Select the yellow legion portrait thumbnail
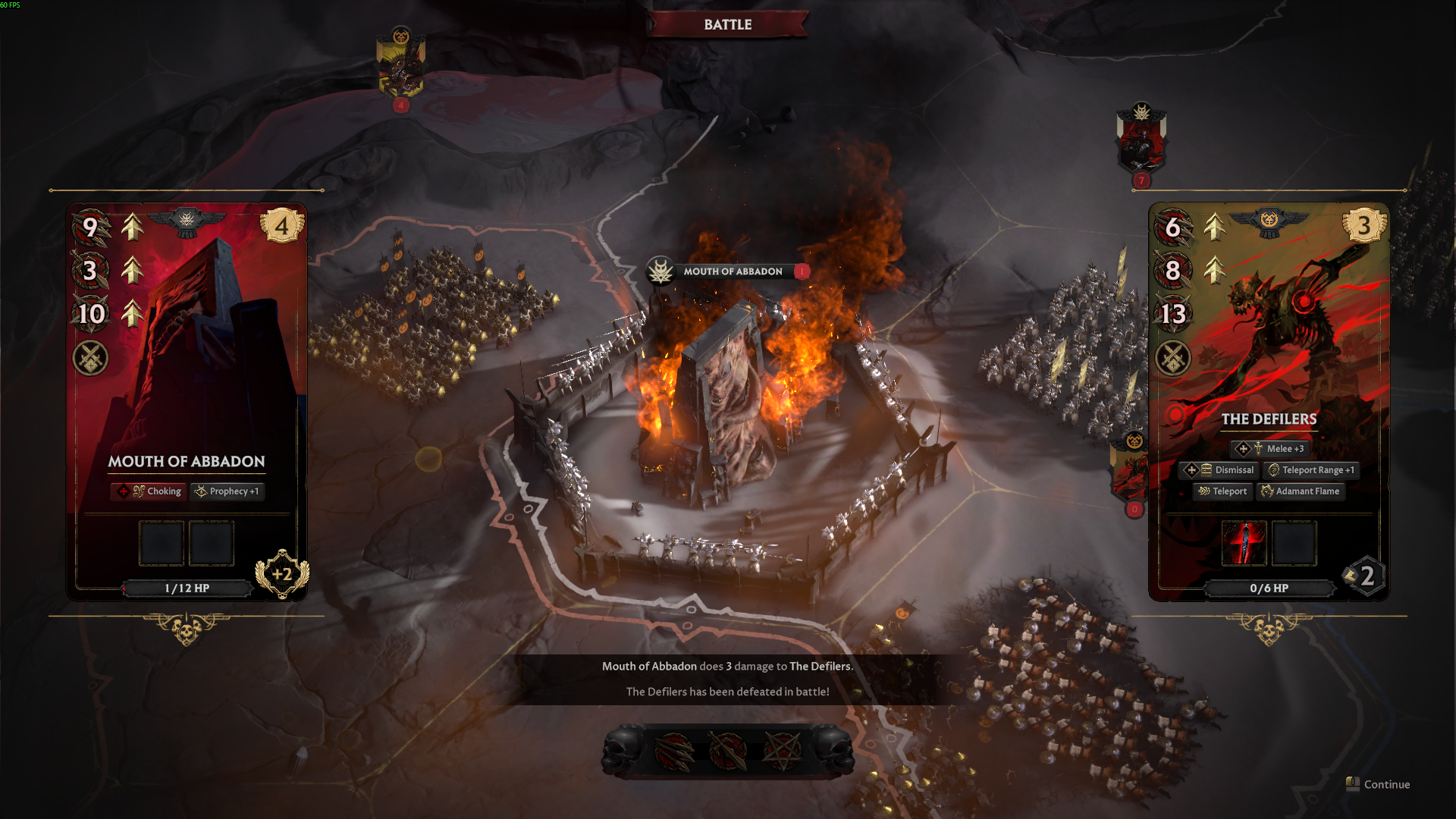This screenshot has width=1456, height=819. [401, 68]
